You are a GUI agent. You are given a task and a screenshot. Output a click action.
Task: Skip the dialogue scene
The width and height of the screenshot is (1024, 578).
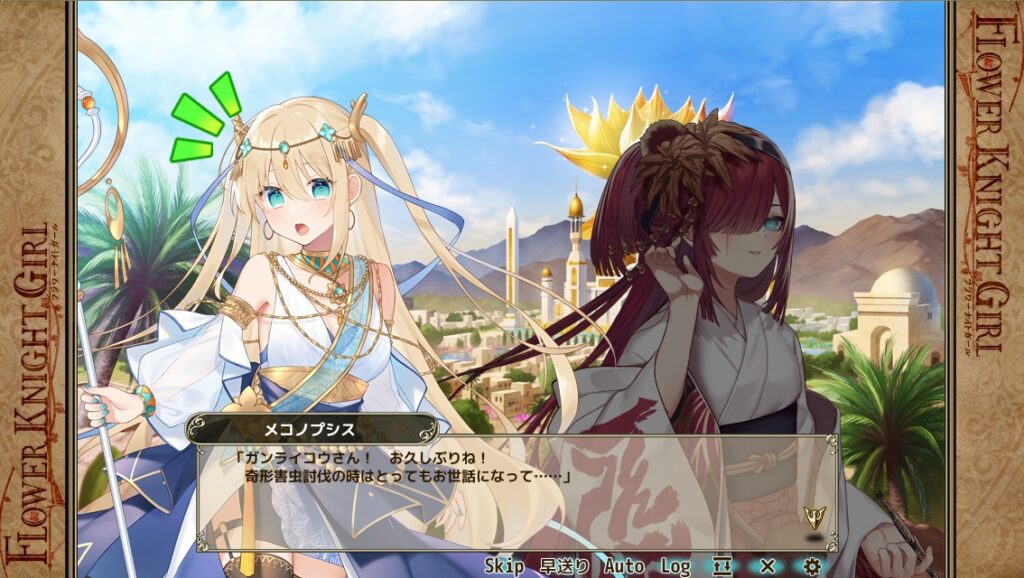[x=504, y=566]
